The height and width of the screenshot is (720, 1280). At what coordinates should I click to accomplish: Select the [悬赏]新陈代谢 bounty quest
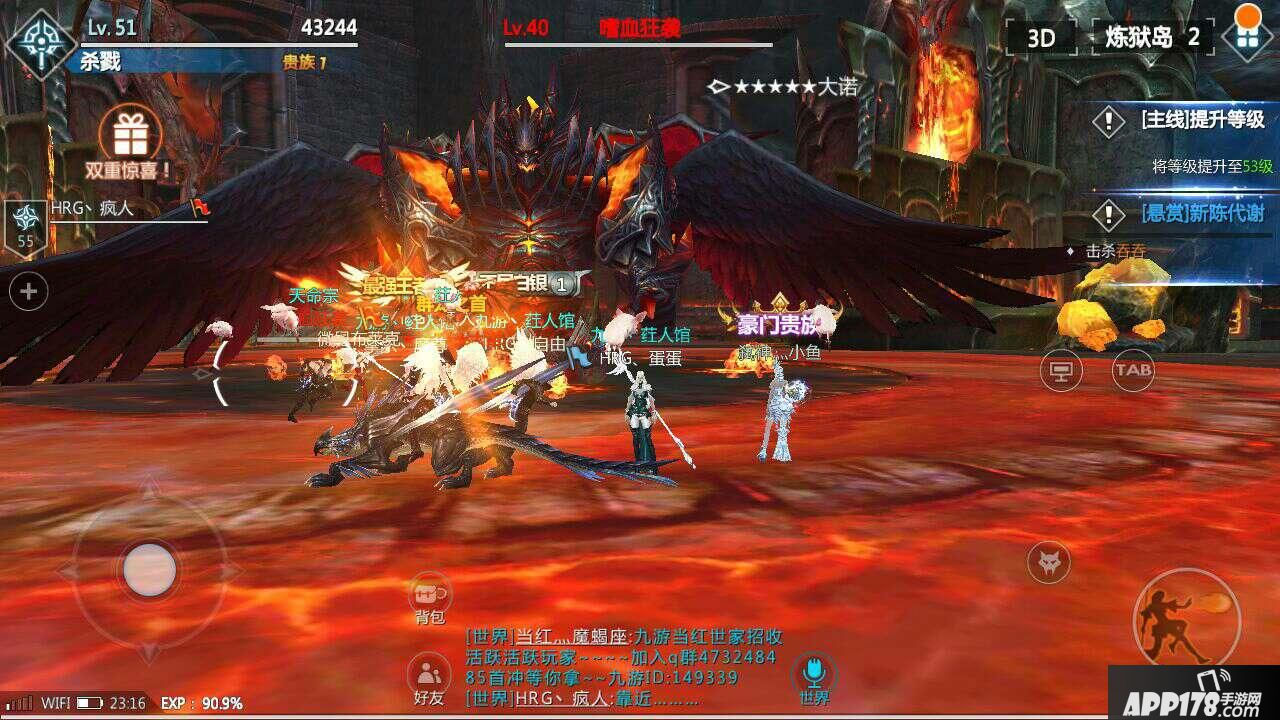click(x=1190, y=213)
